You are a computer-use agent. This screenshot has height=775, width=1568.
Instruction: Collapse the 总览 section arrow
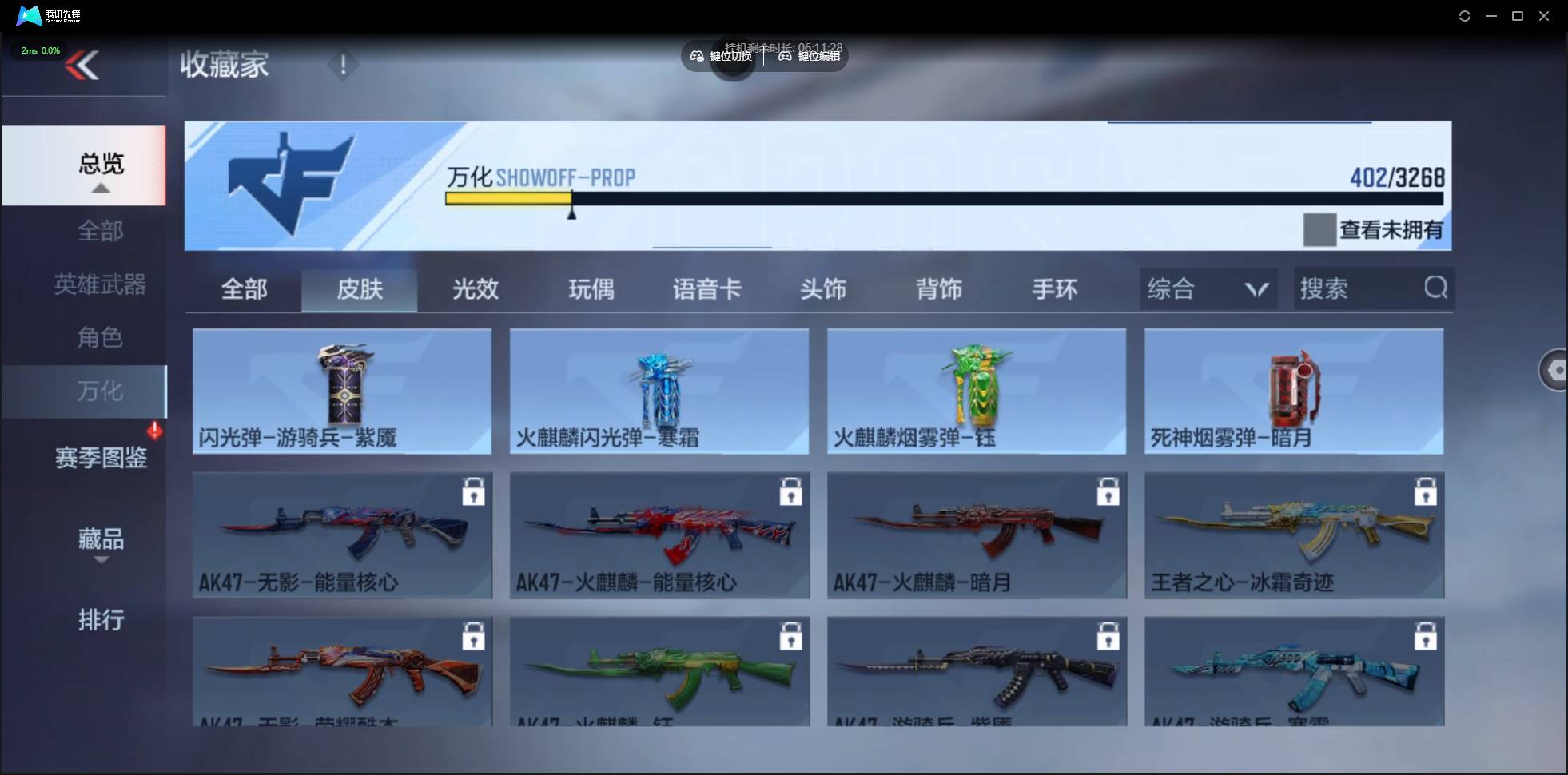99,187
